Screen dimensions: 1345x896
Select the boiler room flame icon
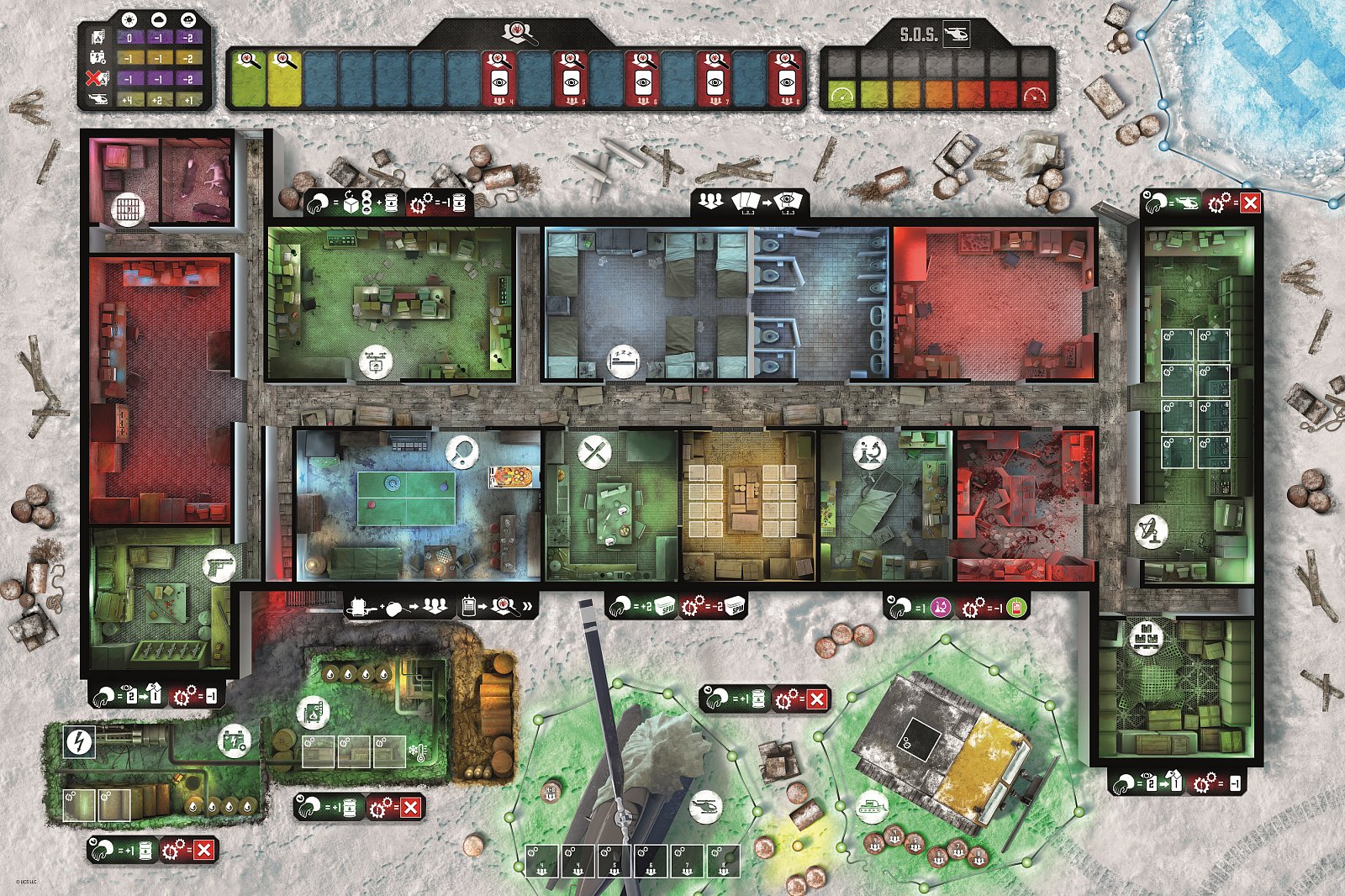[x=312, y=713]
